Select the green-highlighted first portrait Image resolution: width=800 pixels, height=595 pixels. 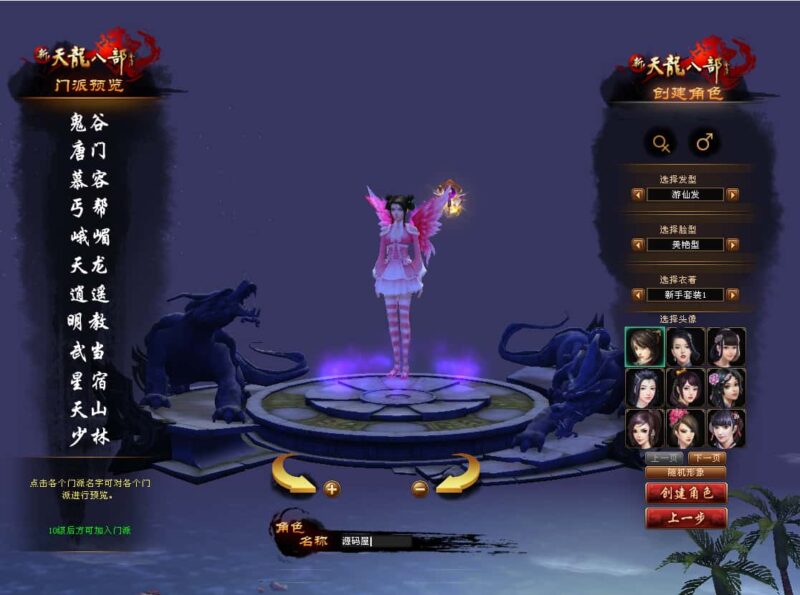point(645,346)
